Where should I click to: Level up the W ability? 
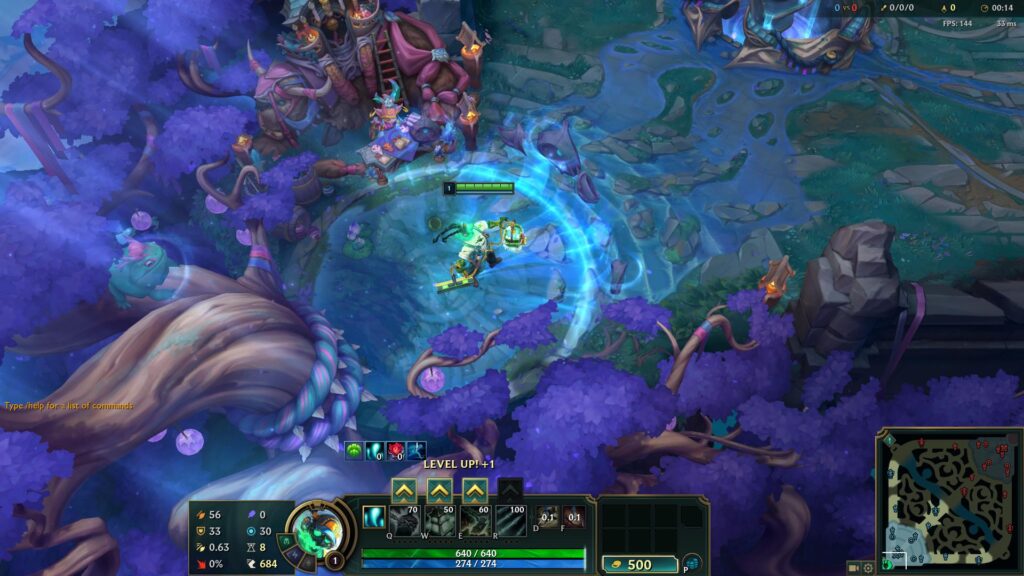439,490
